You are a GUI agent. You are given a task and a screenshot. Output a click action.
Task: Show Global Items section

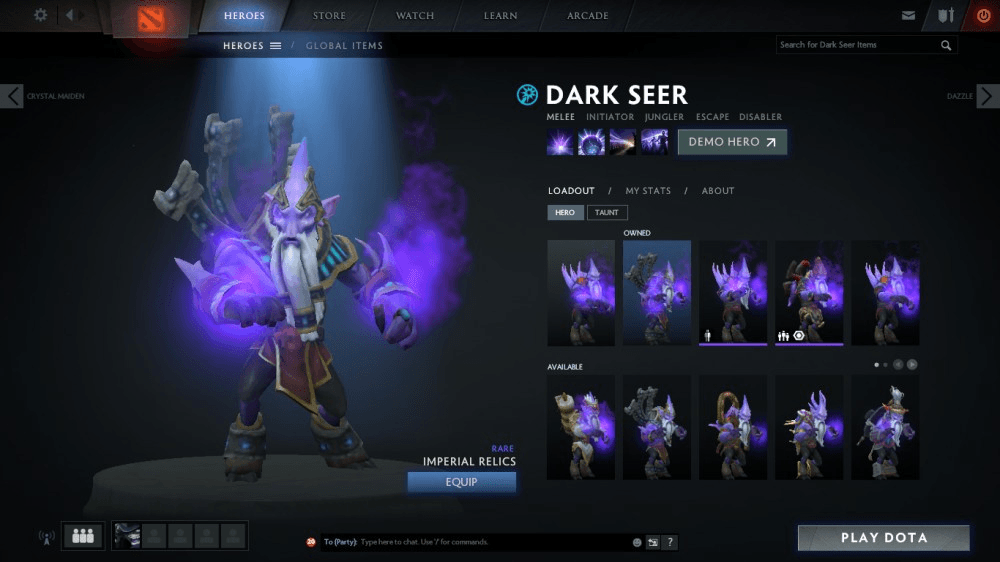pyautogui.click(x=344, y=46)
